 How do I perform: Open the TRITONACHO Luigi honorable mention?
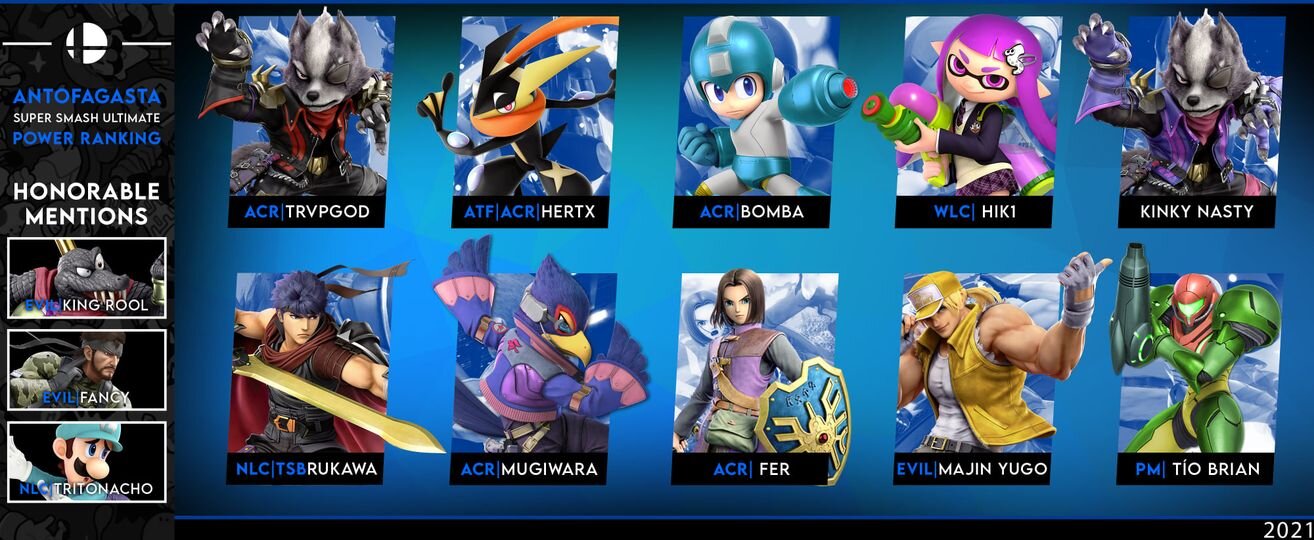(86, 462)
